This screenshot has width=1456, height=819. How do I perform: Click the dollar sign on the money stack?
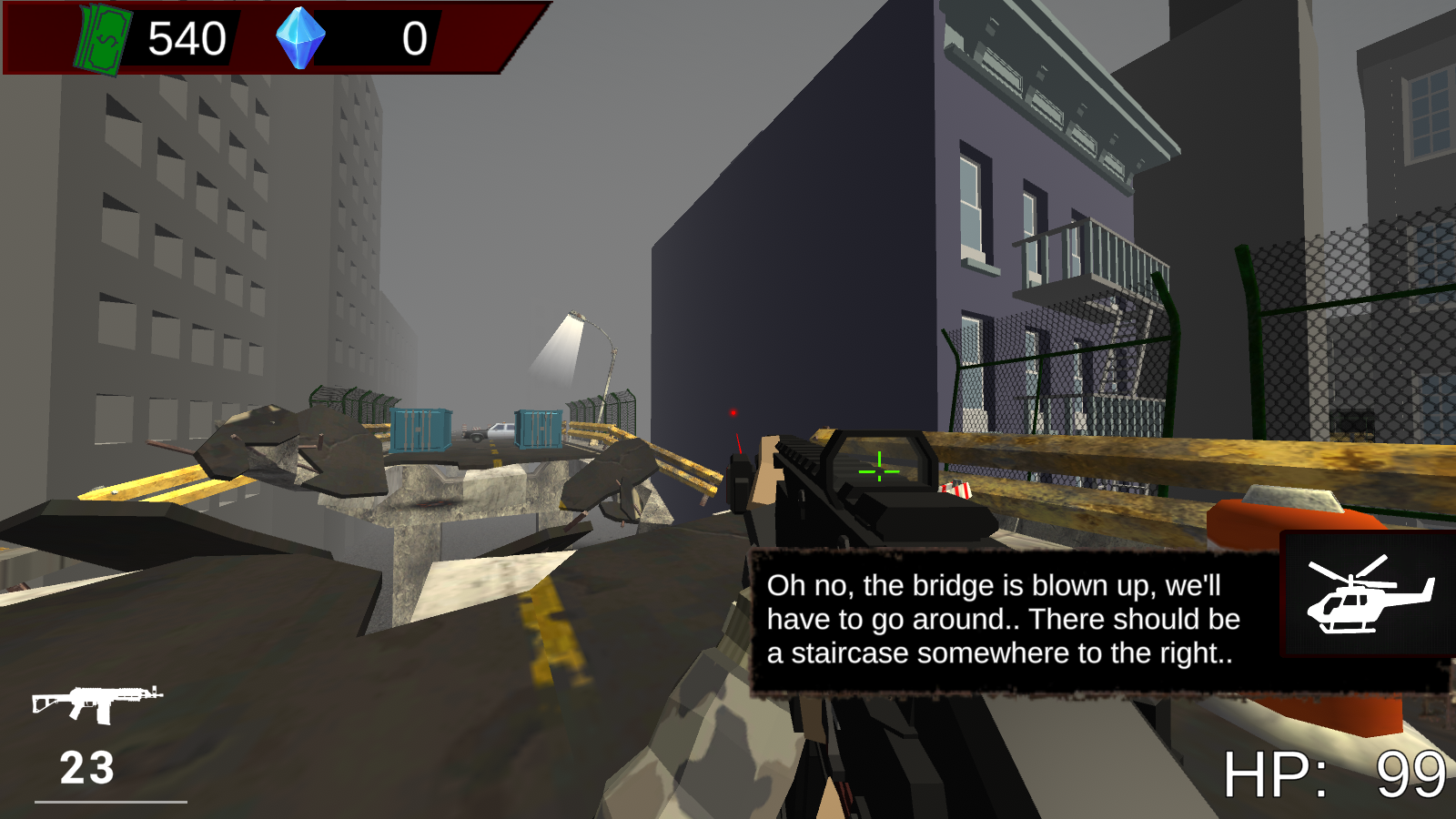107,38
